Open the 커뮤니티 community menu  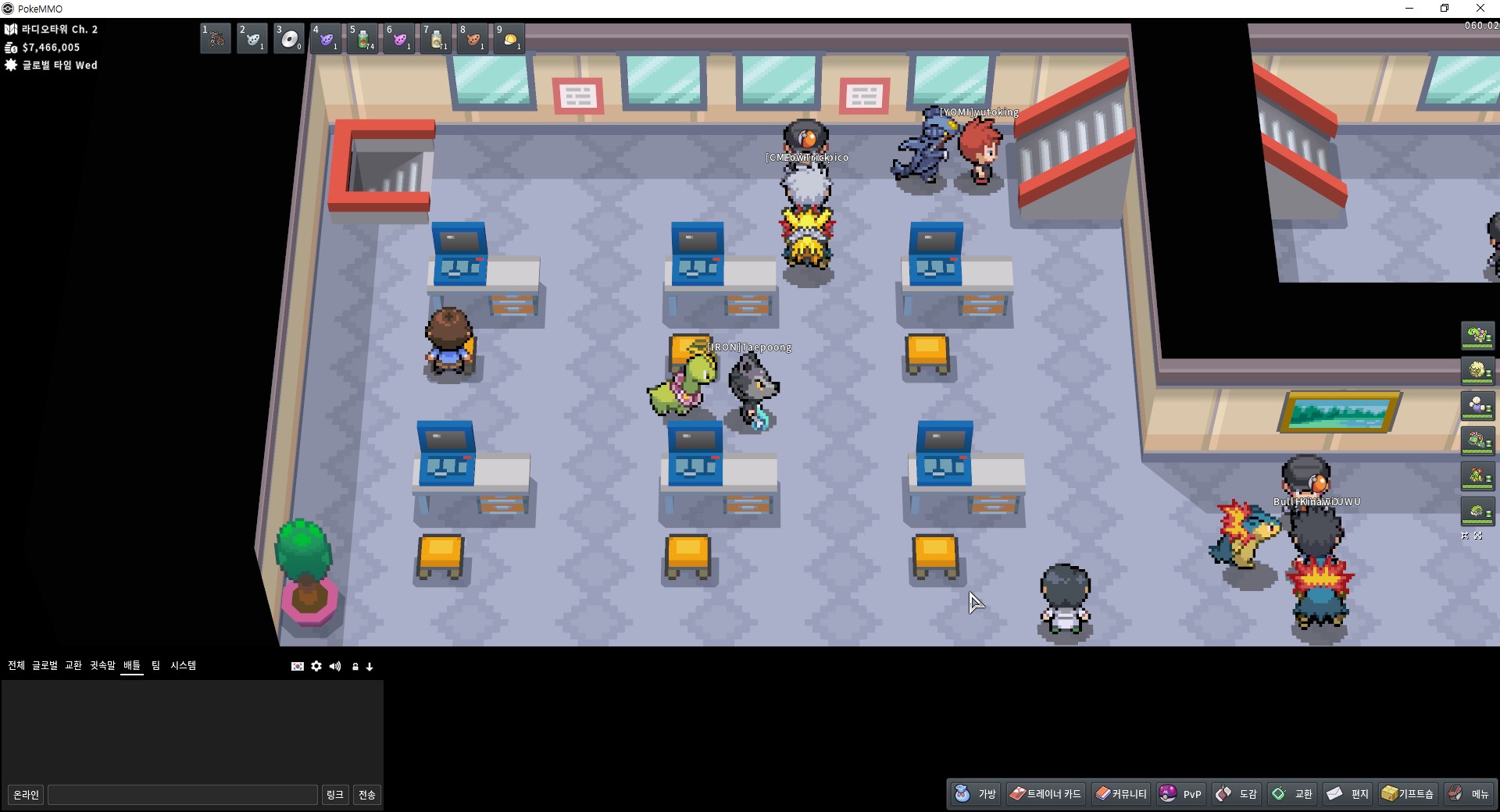pos(1121,794)
